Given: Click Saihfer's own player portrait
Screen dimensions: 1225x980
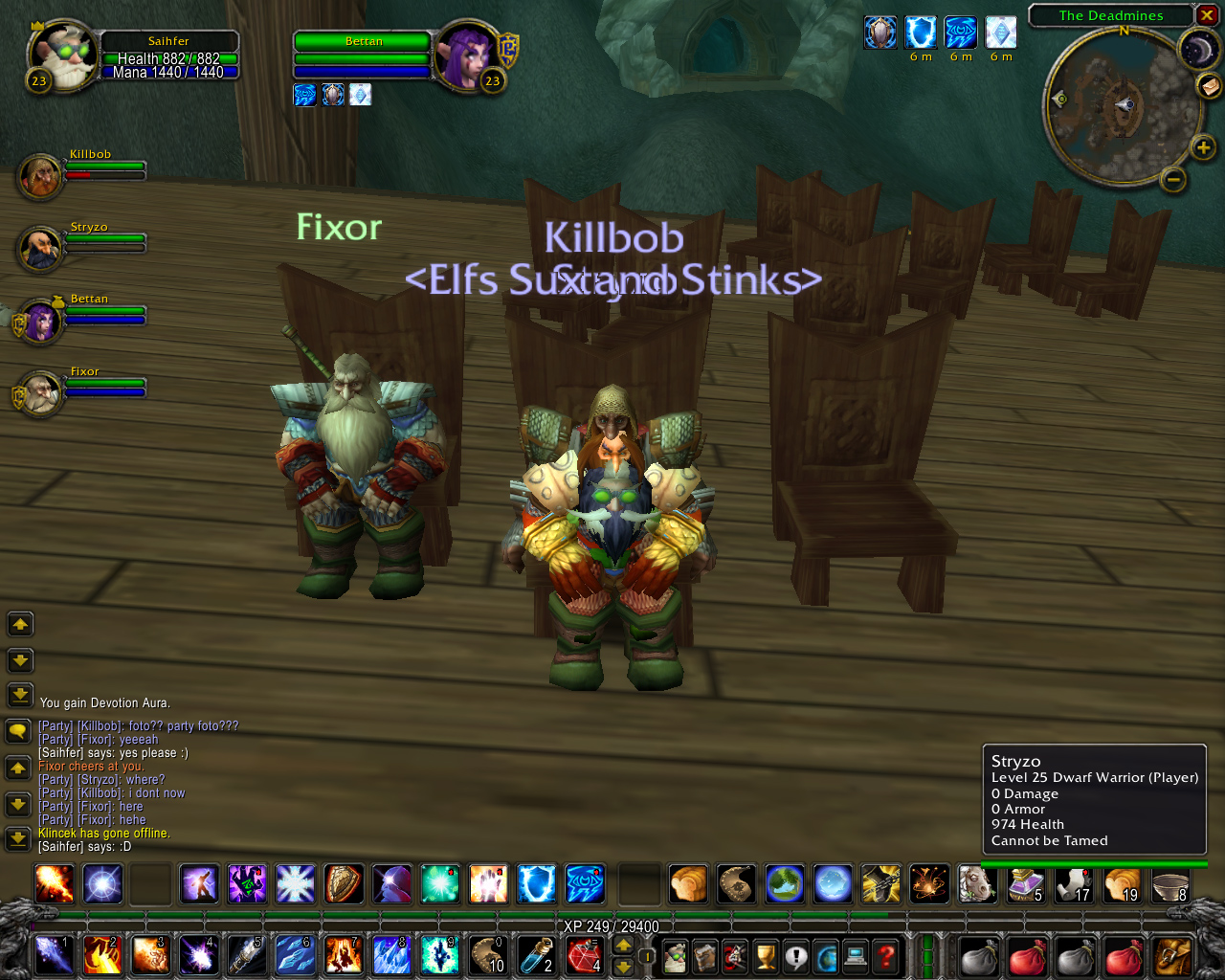Looking at the screenshot, I should [63, 57].
